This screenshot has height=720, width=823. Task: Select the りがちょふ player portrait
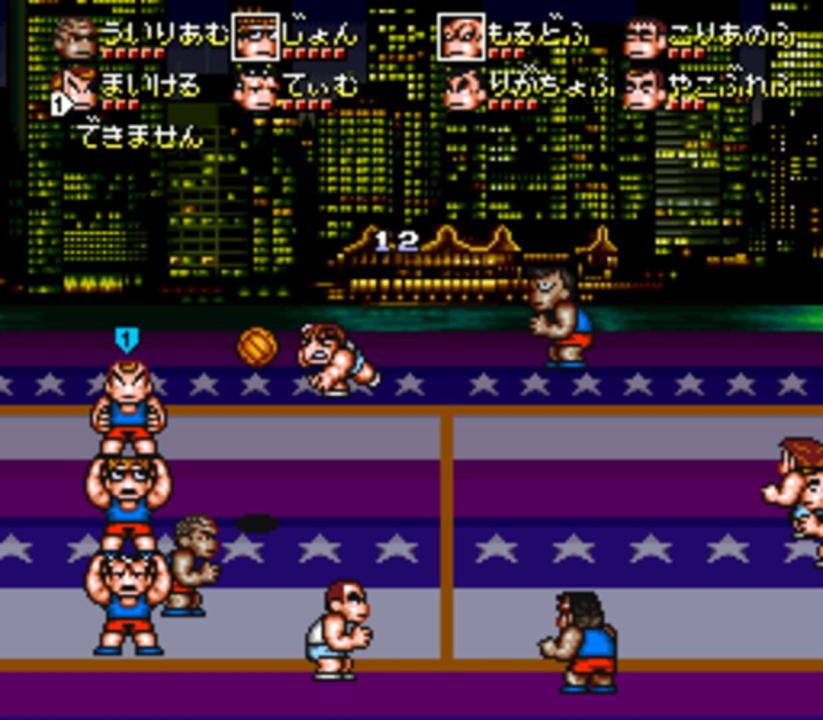464,90
